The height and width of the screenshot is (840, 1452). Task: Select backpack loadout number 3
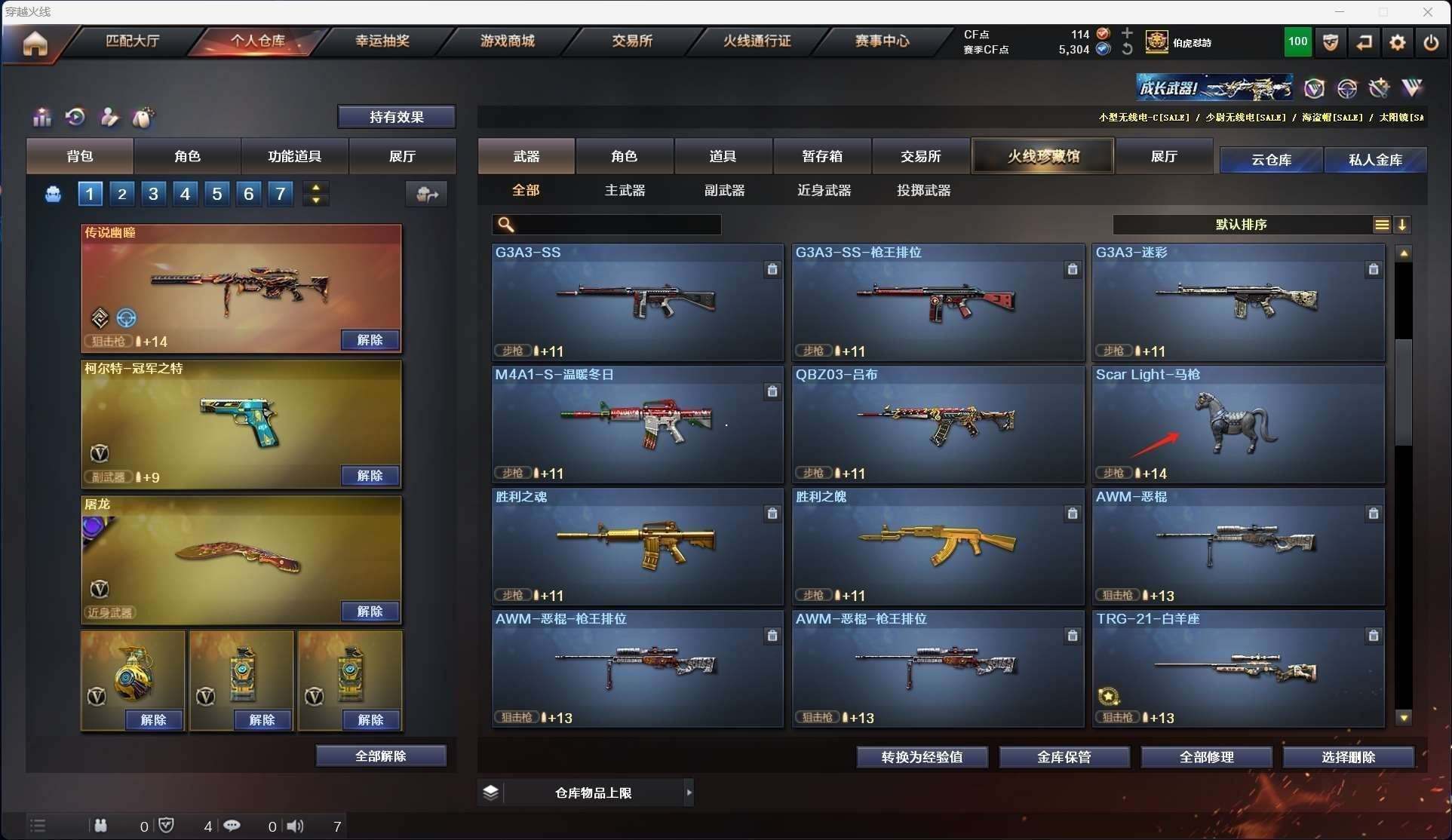(x=153, y=194)
